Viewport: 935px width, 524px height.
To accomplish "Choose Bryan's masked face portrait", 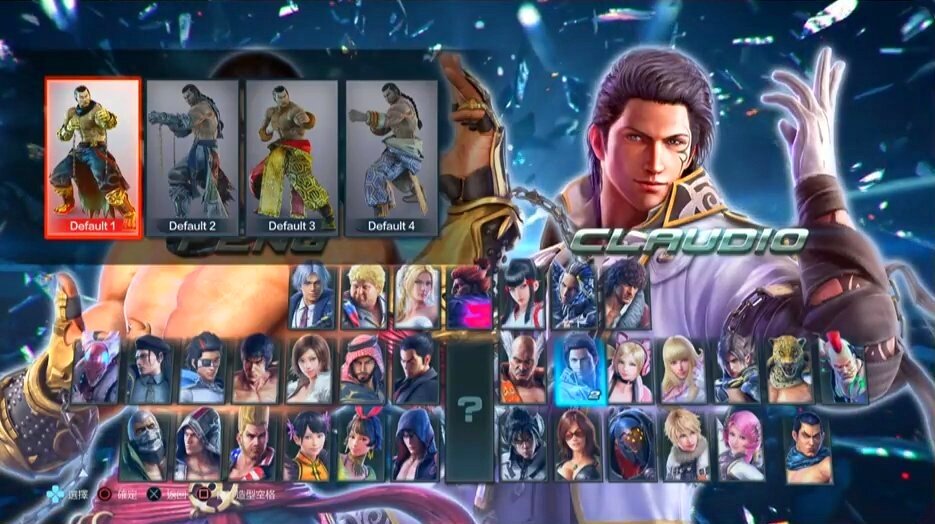I will pos(145,443).
